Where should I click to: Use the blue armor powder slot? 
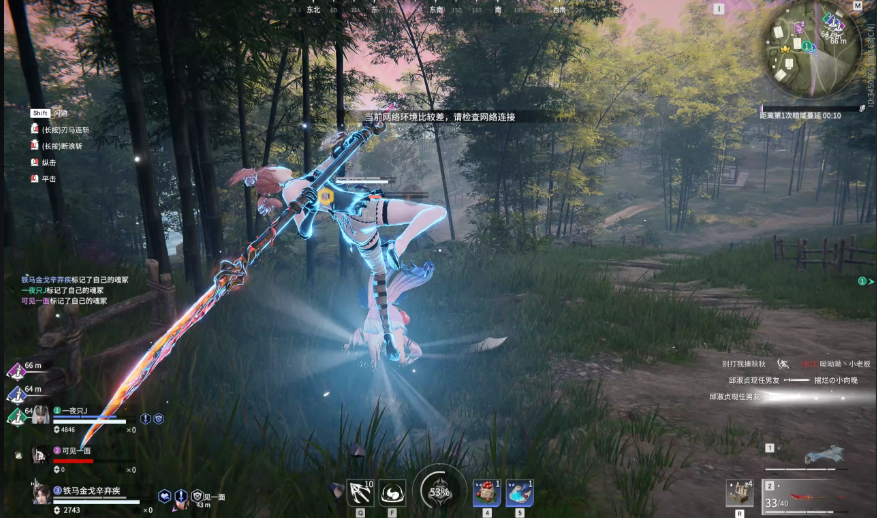point(519,492)
